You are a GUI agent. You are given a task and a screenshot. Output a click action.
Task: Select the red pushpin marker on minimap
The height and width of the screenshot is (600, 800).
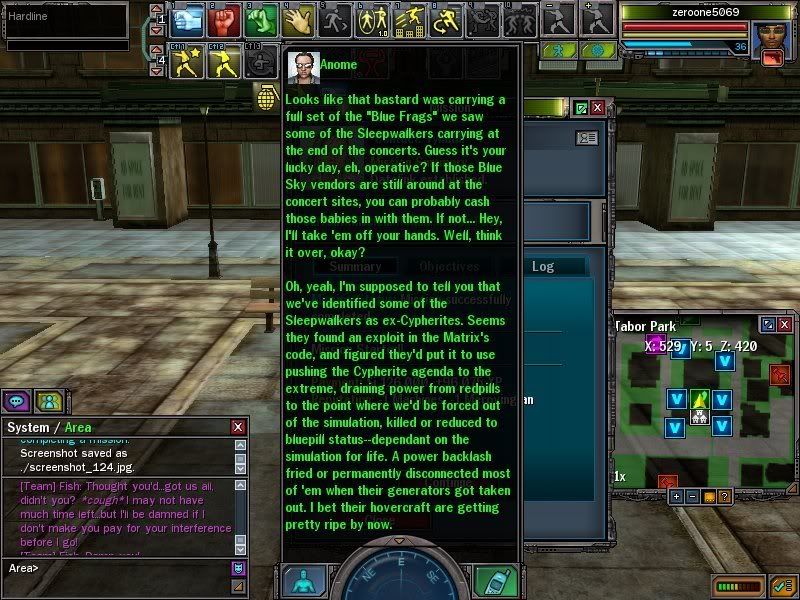pyautogui.click(x=781, y=374)
